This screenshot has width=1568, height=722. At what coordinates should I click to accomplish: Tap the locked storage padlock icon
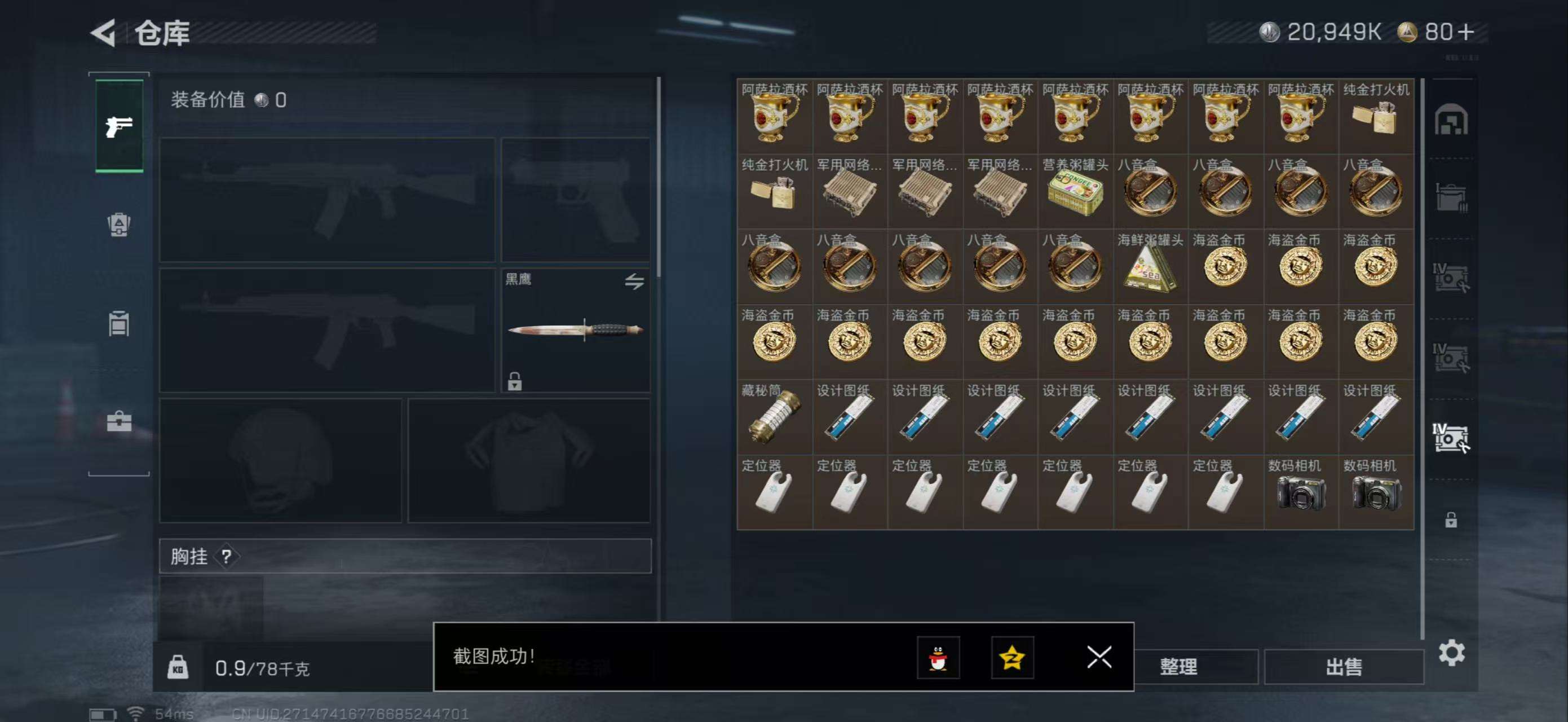coord(1451,520)
